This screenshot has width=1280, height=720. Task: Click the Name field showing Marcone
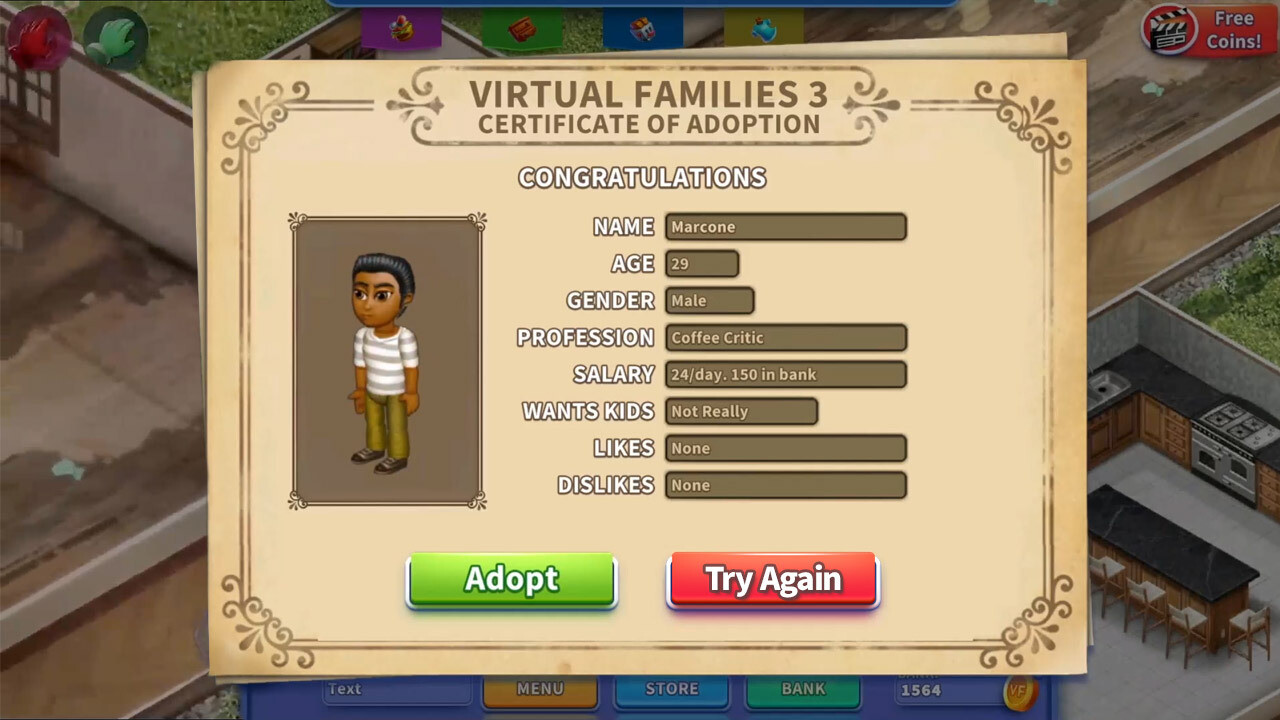pyautogui.click(x=785, y=226)
